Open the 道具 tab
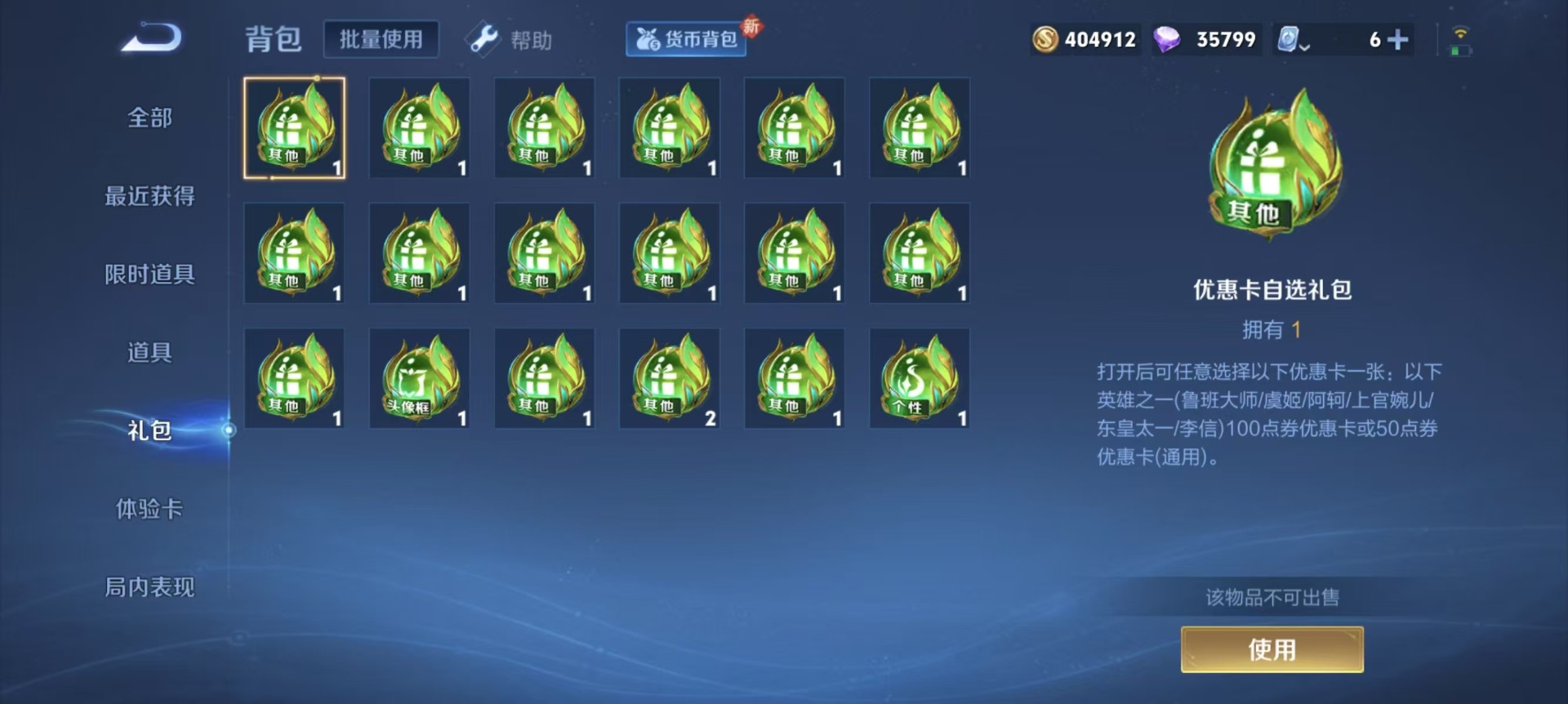 click(150, 353)
